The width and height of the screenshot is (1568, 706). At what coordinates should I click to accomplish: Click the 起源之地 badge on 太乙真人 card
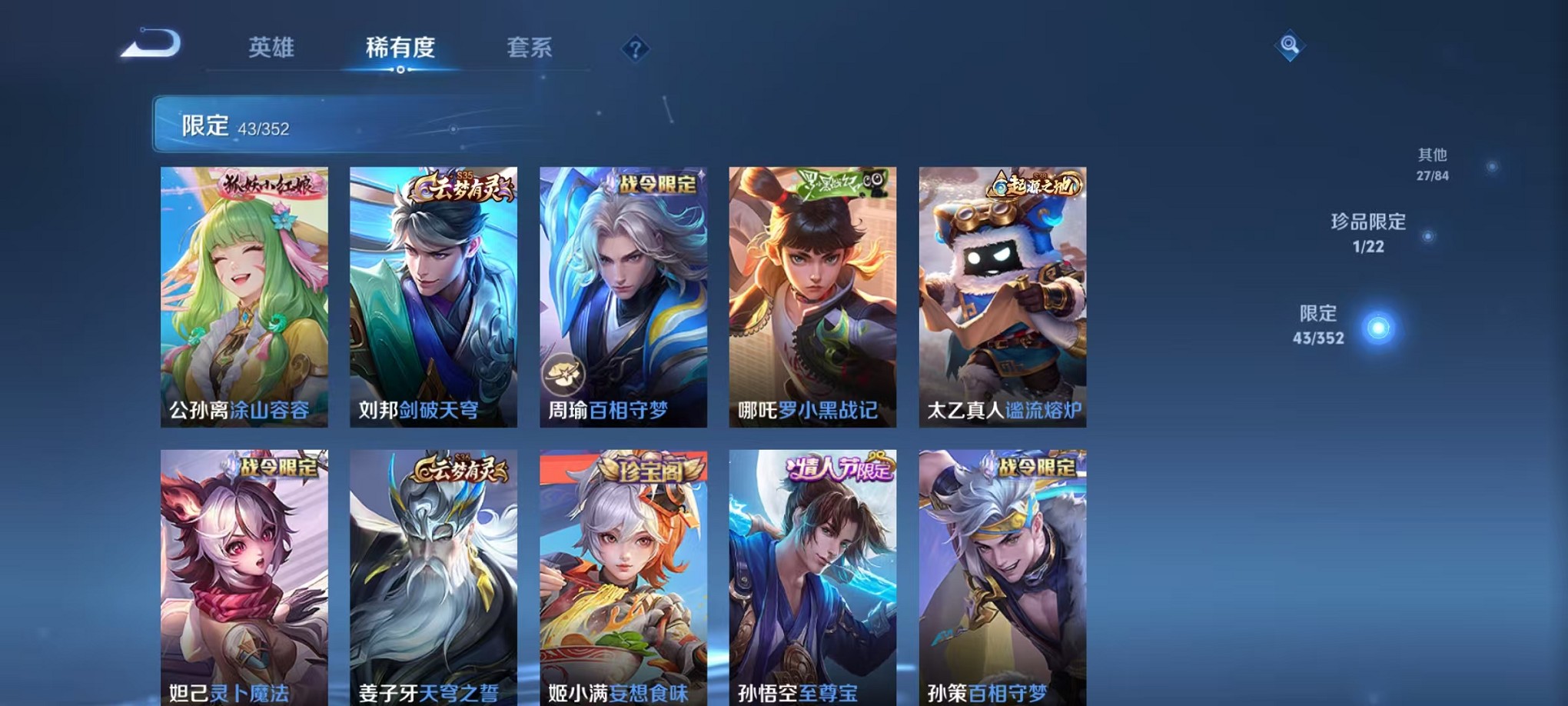[1036, 183]
